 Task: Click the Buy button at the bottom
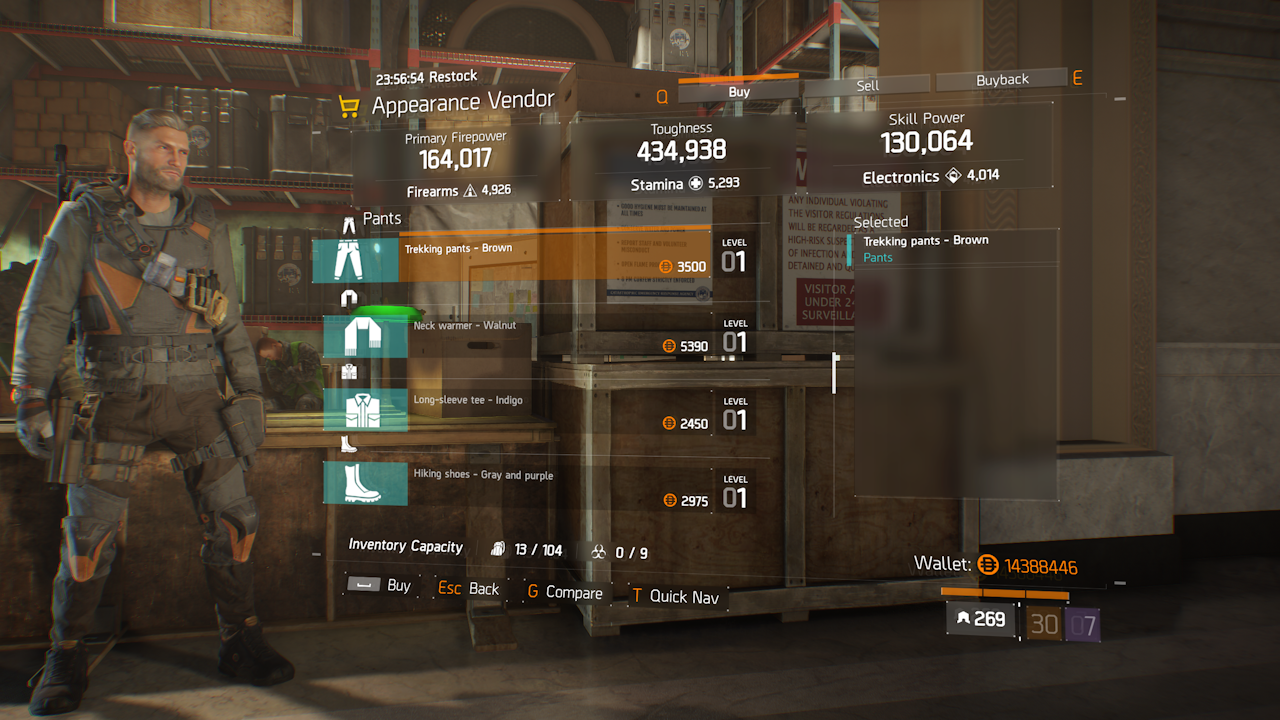380,586
